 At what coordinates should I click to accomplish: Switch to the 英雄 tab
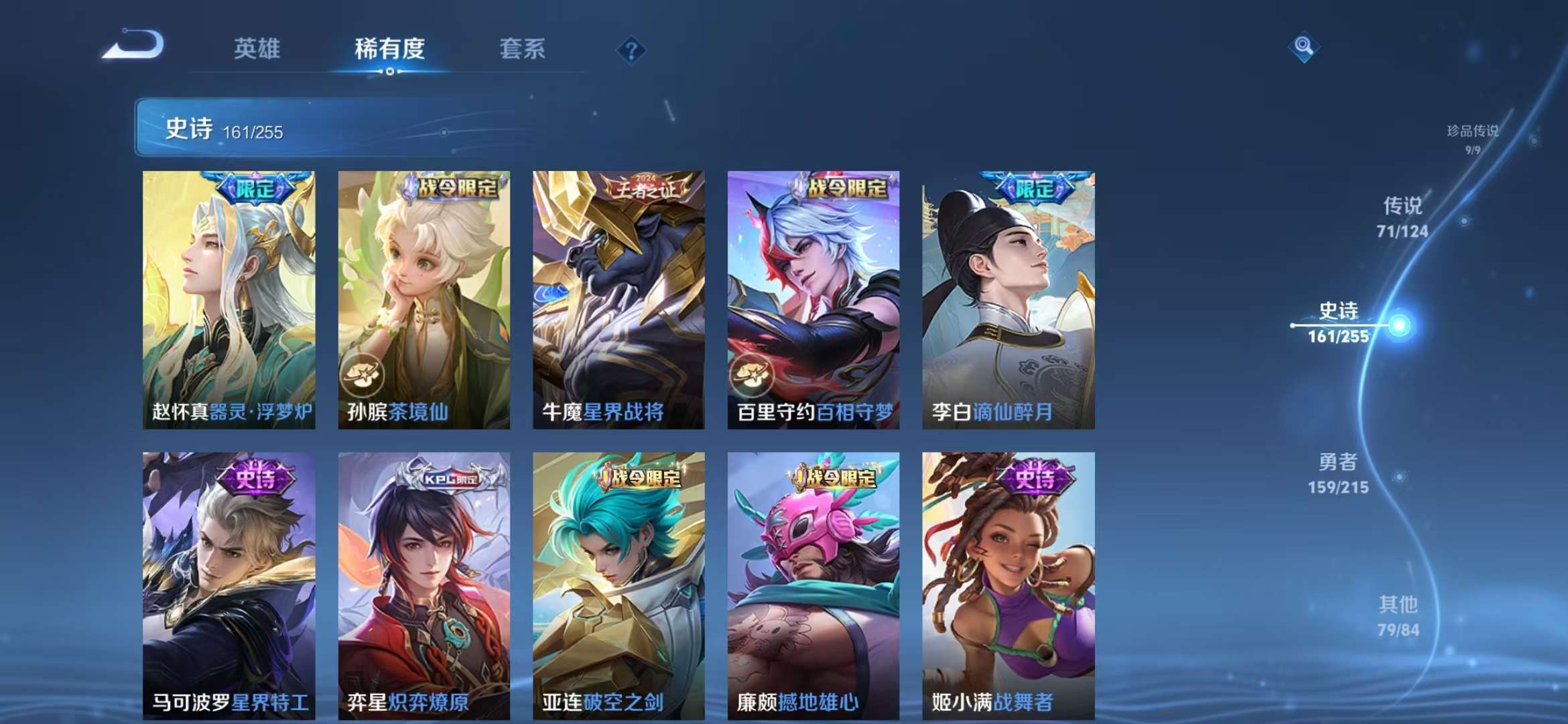257,49
